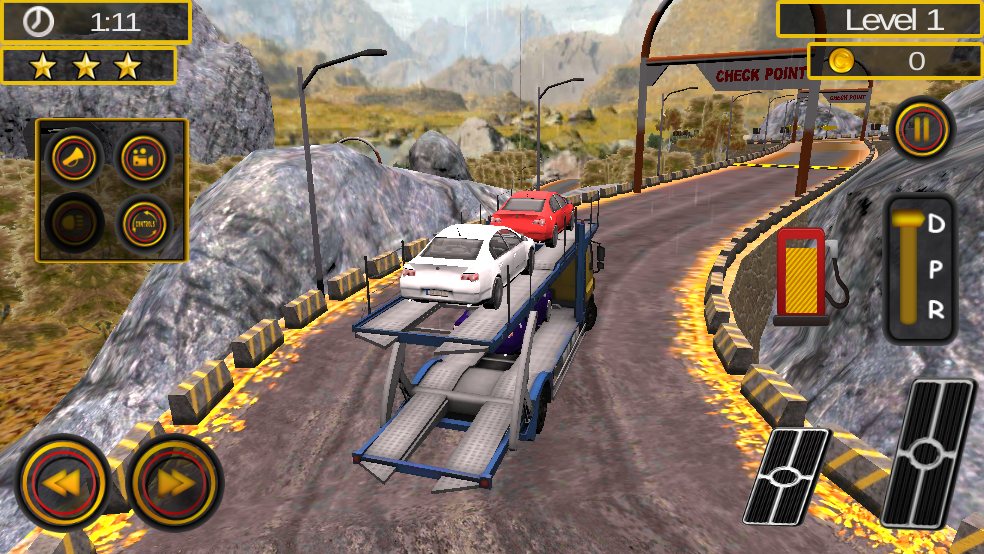Screen dimensions: 984x554
Task: Pause the game
Action: pos(922,127)
